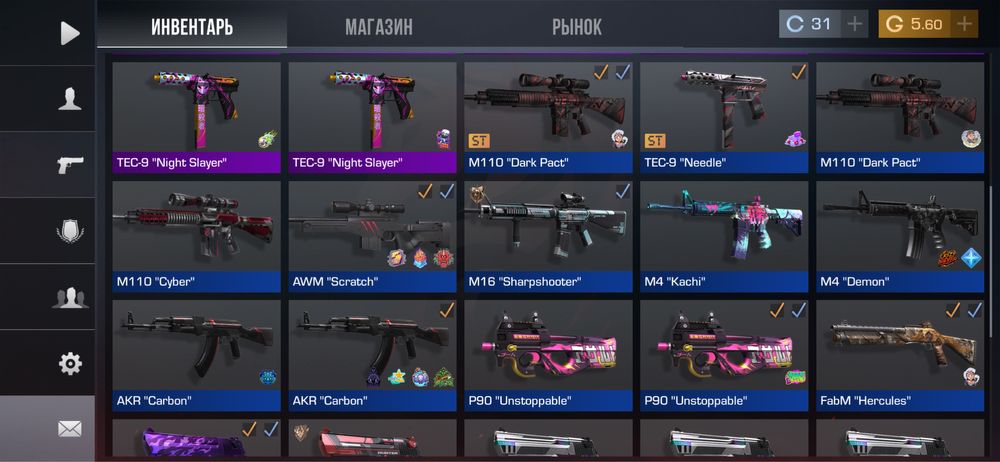Select the M4 "Kachi" skin

[x=724, y=236]
